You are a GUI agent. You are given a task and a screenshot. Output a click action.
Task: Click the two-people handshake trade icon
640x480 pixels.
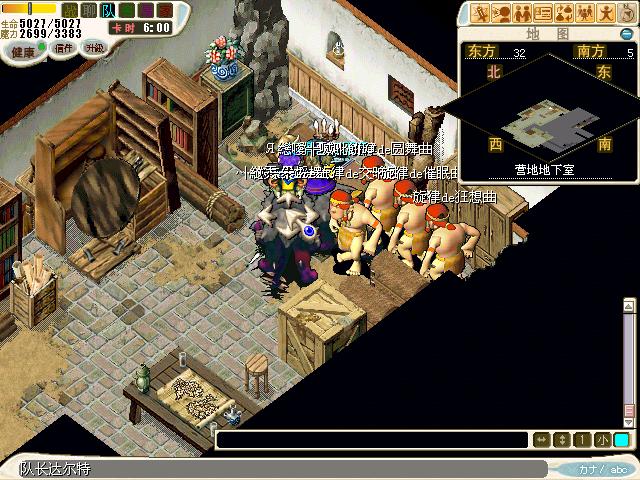click(525, 13)
